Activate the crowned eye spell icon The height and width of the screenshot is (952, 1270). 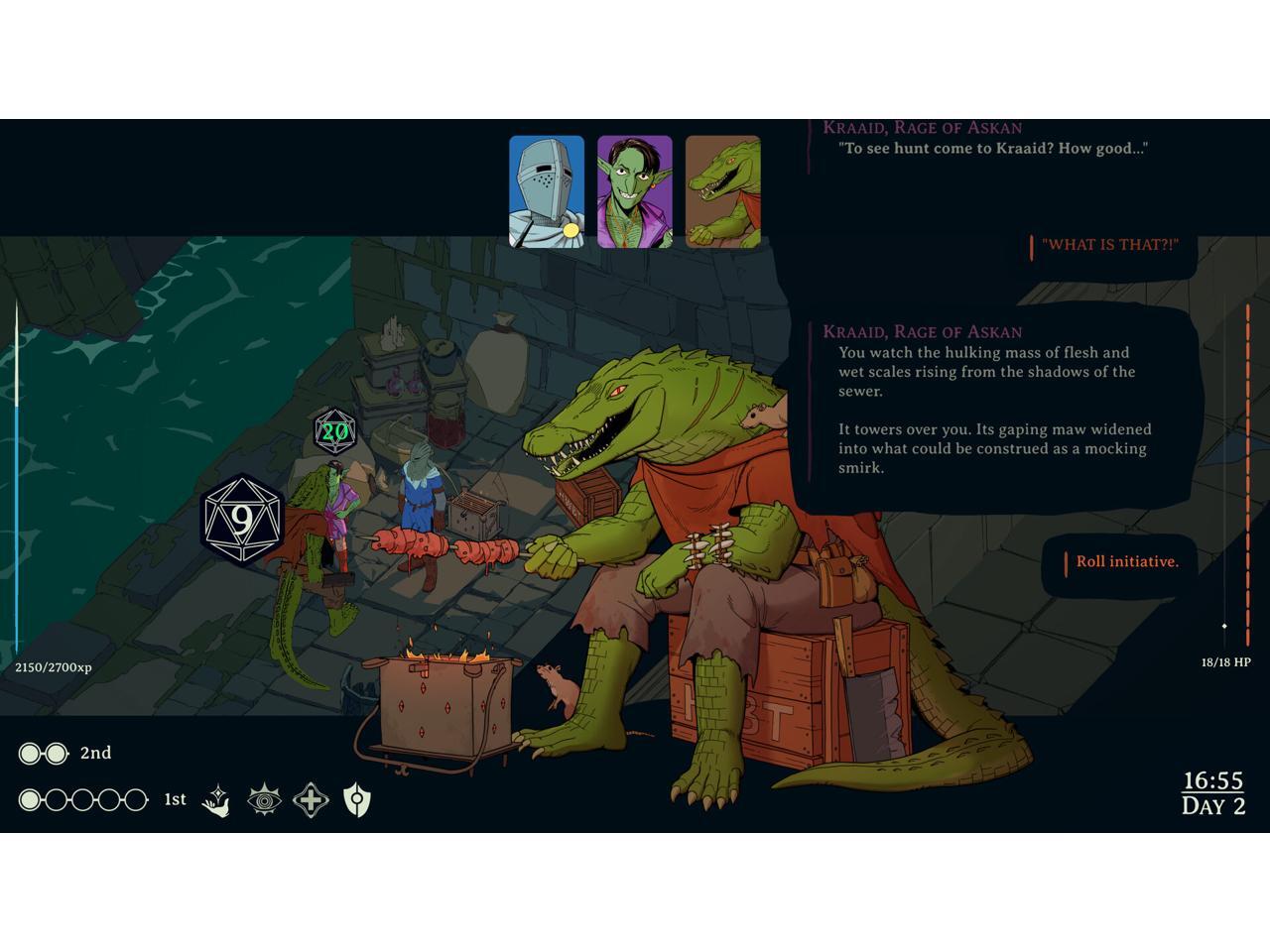click(264, 800)
